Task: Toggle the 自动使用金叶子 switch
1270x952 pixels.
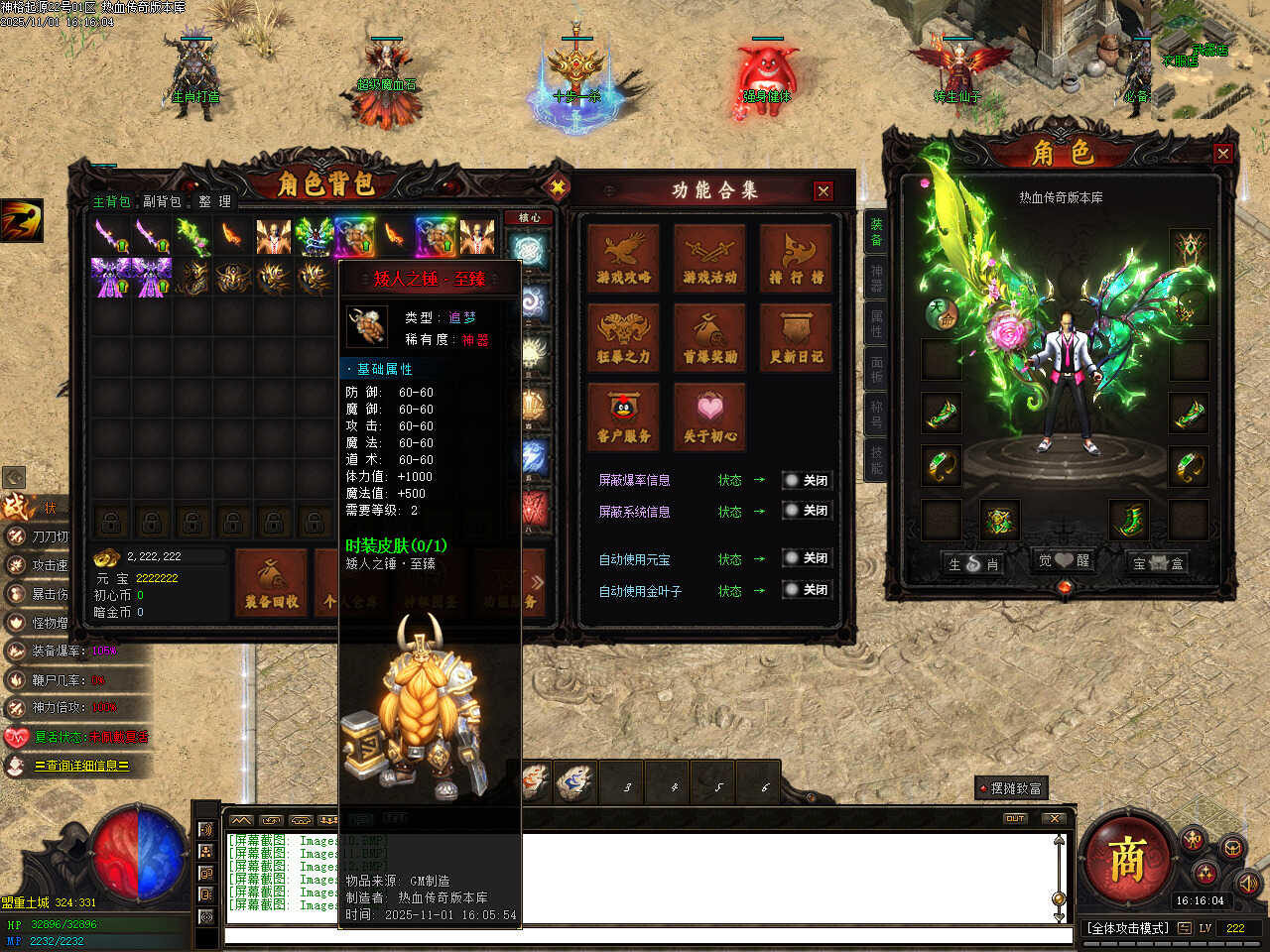Action: (x=805, y=590)
